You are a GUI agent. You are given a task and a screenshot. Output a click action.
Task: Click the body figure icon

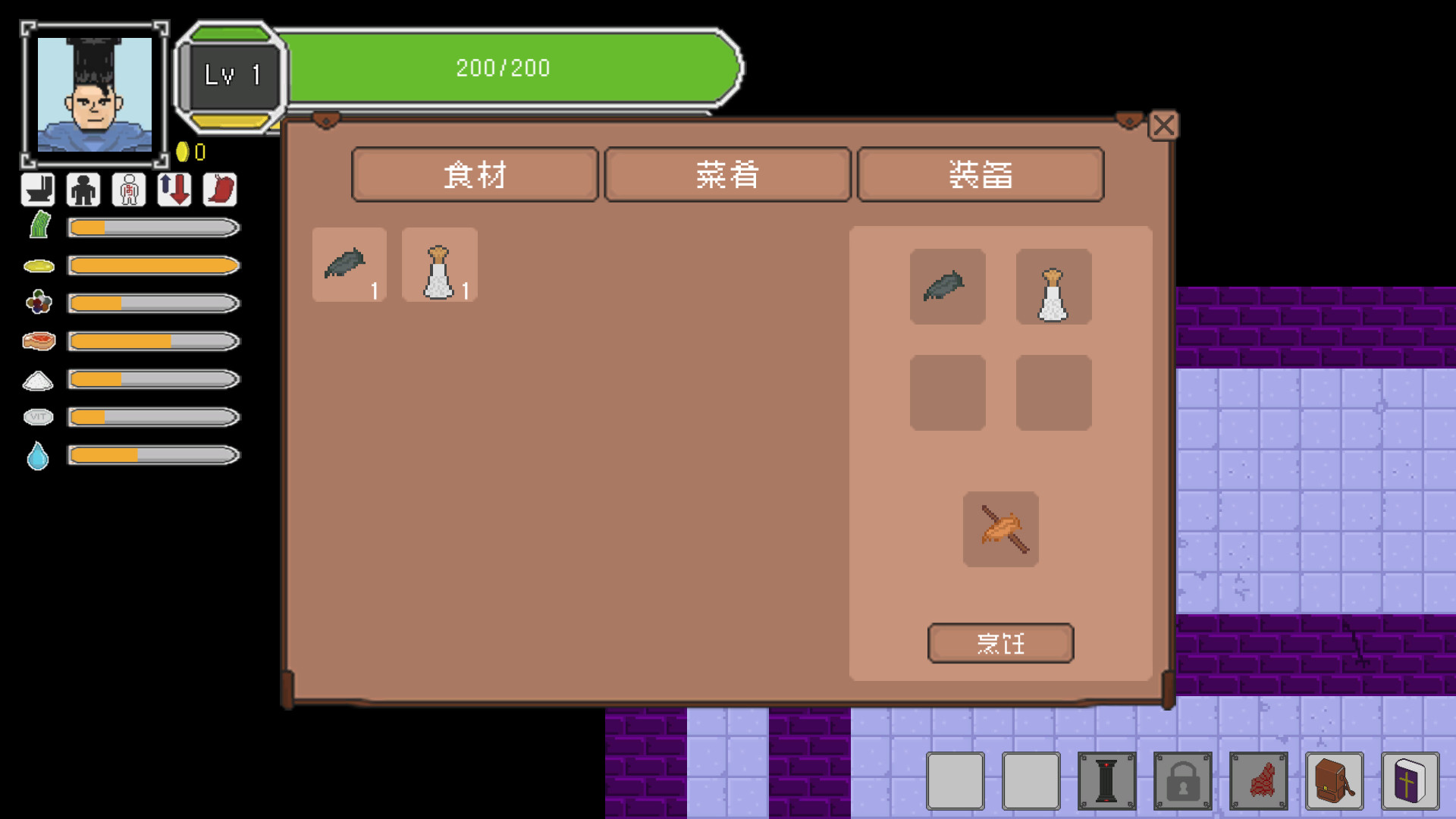(83, 190)
